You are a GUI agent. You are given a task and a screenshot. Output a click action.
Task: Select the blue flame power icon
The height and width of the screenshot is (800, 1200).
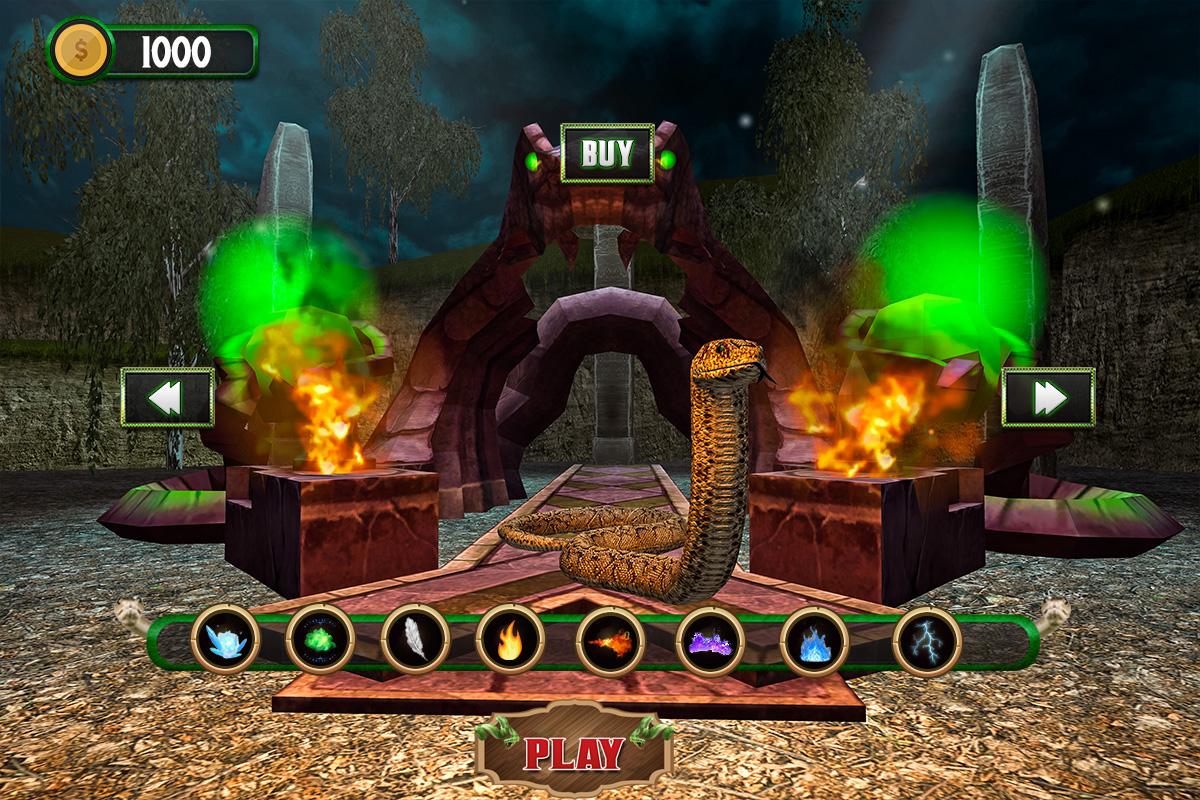tap(814, 640)
